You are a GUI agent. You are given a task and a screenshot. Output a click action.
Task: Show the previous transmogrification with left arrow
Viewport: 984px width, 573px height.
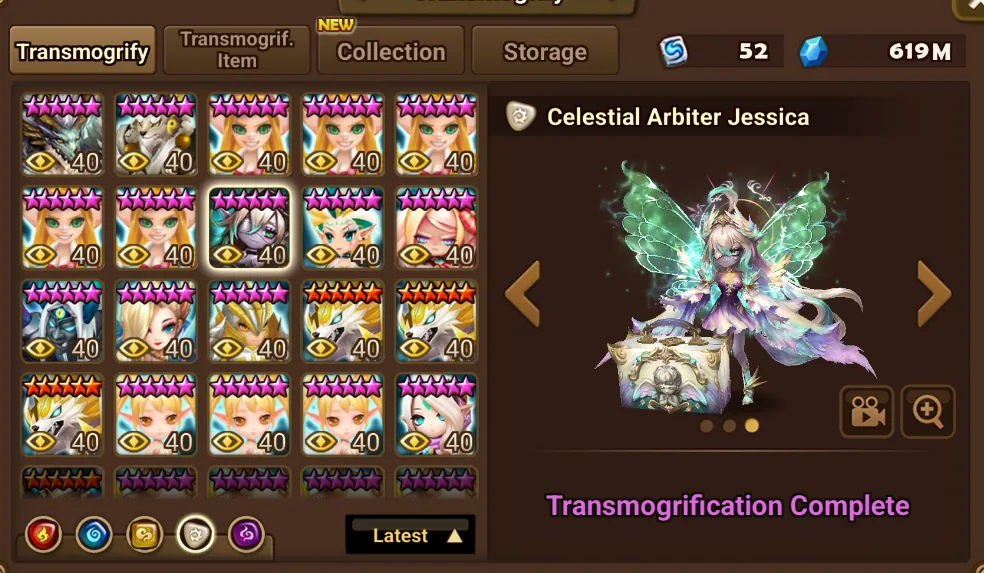[523, 293]
